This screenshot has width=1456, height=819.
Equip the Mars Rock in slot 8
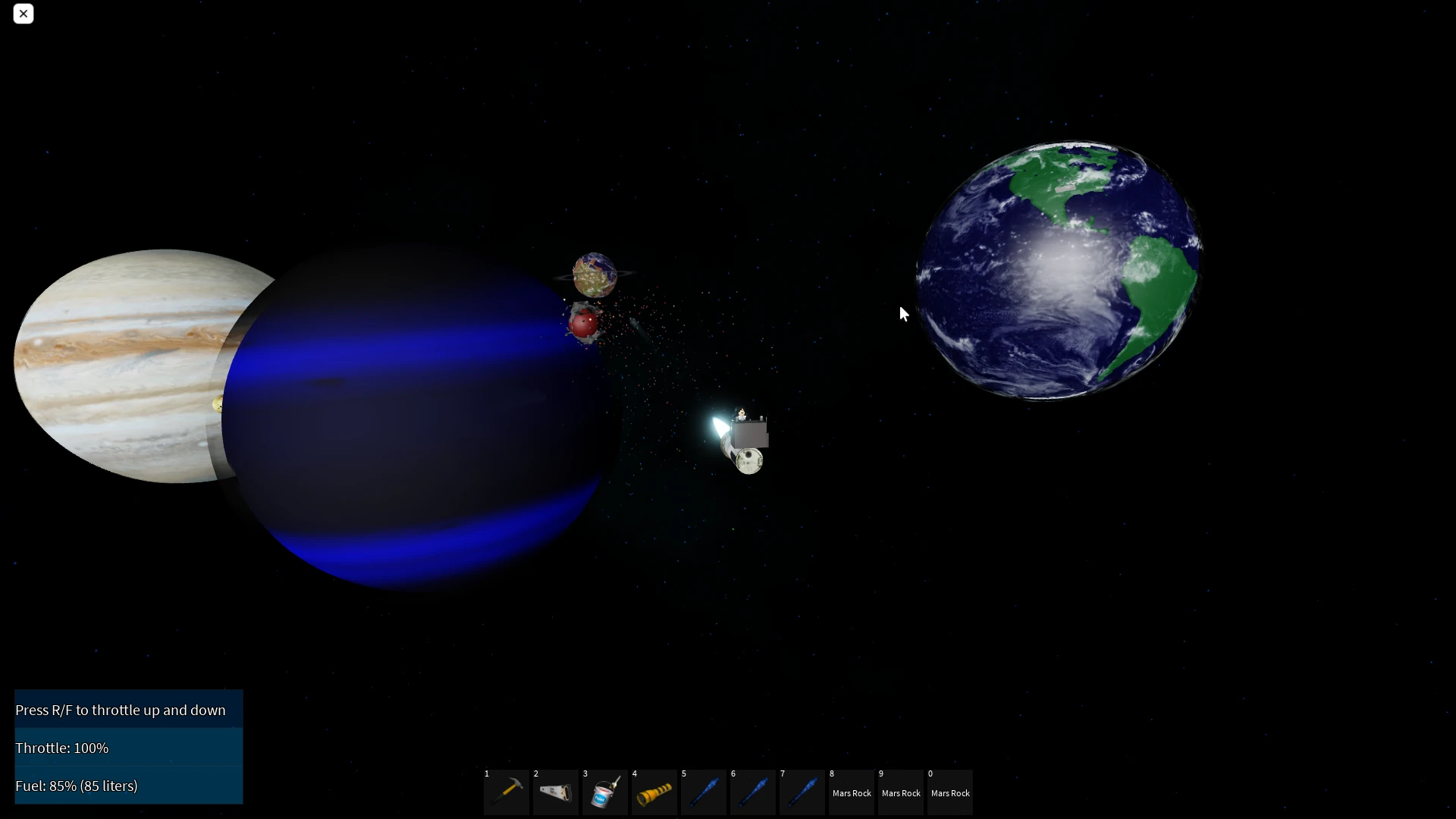[851, 792]
